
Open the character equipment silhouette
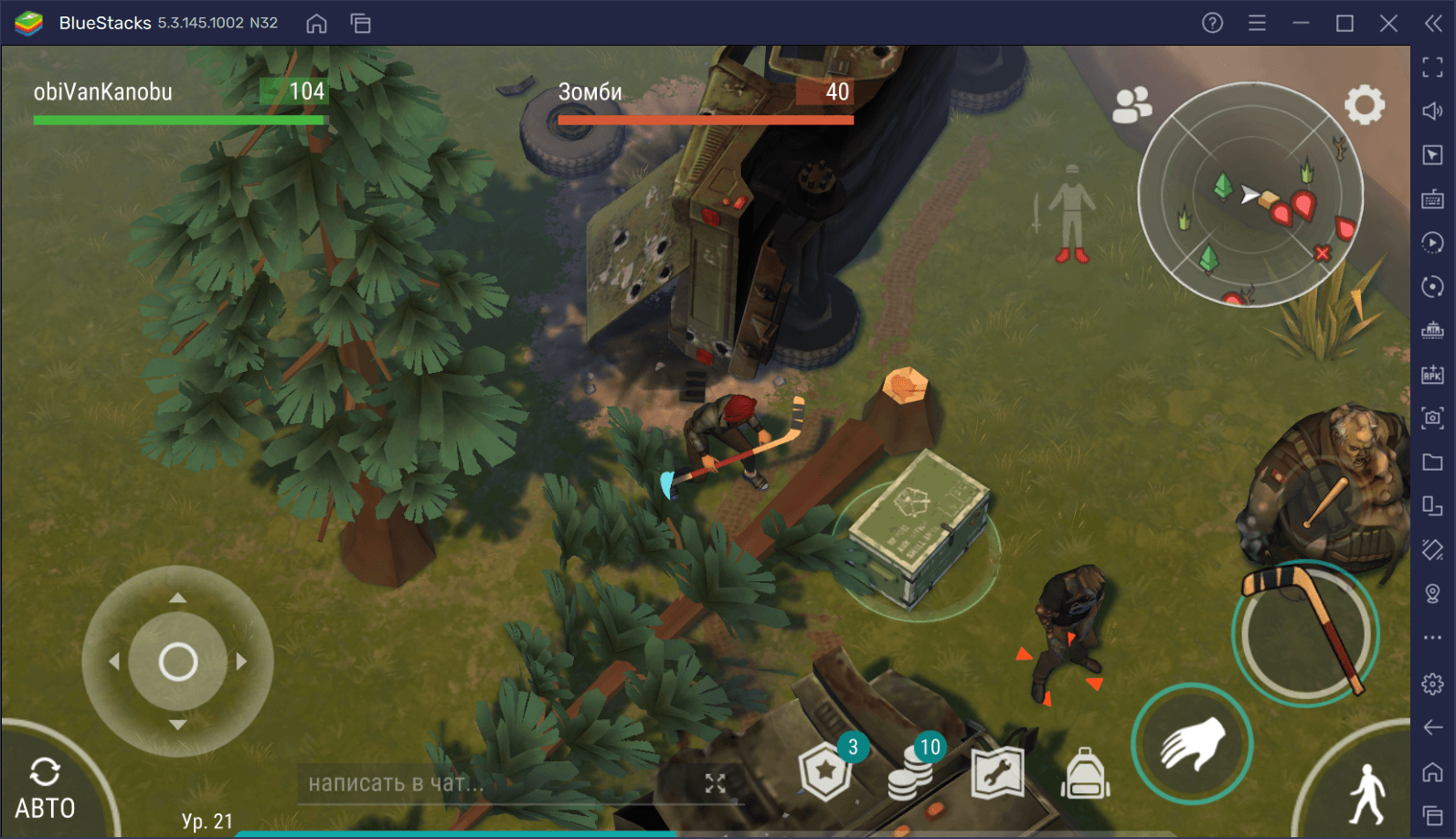pyautogui.click(x=1070, y=214)
